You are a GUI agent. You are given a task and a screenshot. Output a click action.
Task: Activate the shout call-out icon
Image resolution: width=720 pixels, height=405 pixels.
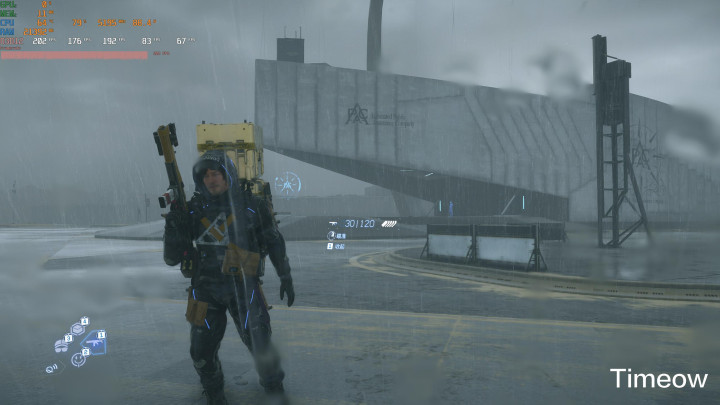(51, 367)
